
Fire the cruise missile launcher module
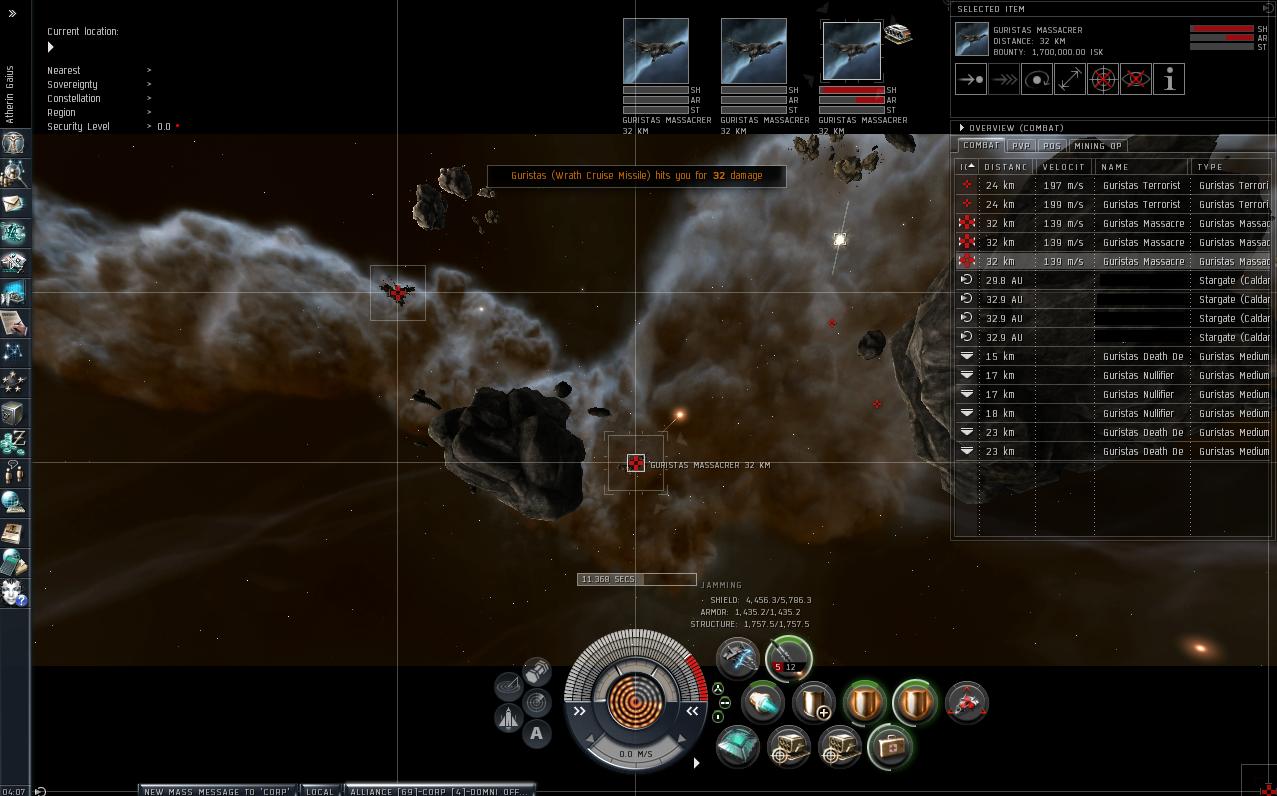coord(788,659)
